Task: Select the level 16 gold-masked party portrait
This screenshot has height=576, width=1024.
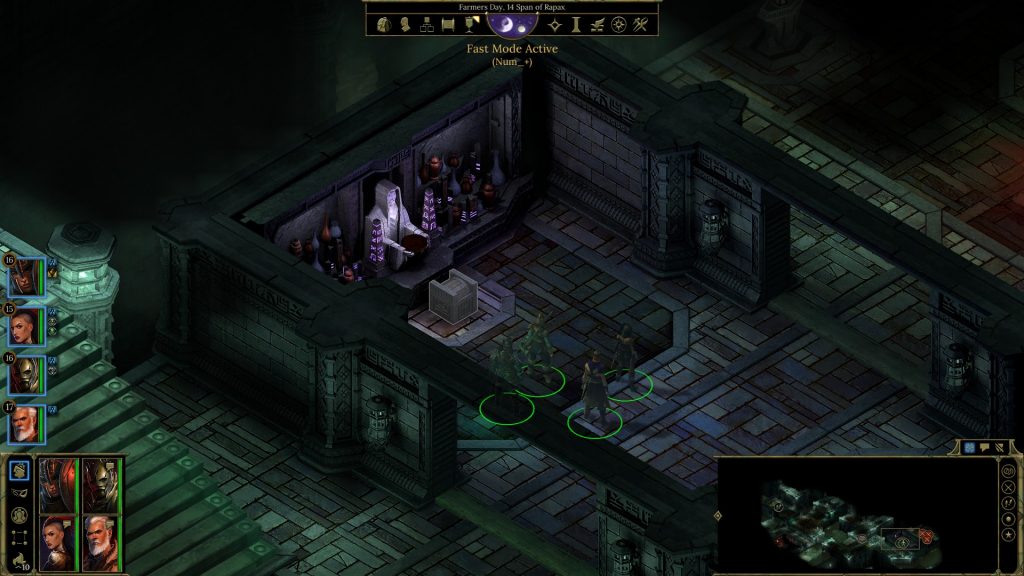Action: [27, 375]
